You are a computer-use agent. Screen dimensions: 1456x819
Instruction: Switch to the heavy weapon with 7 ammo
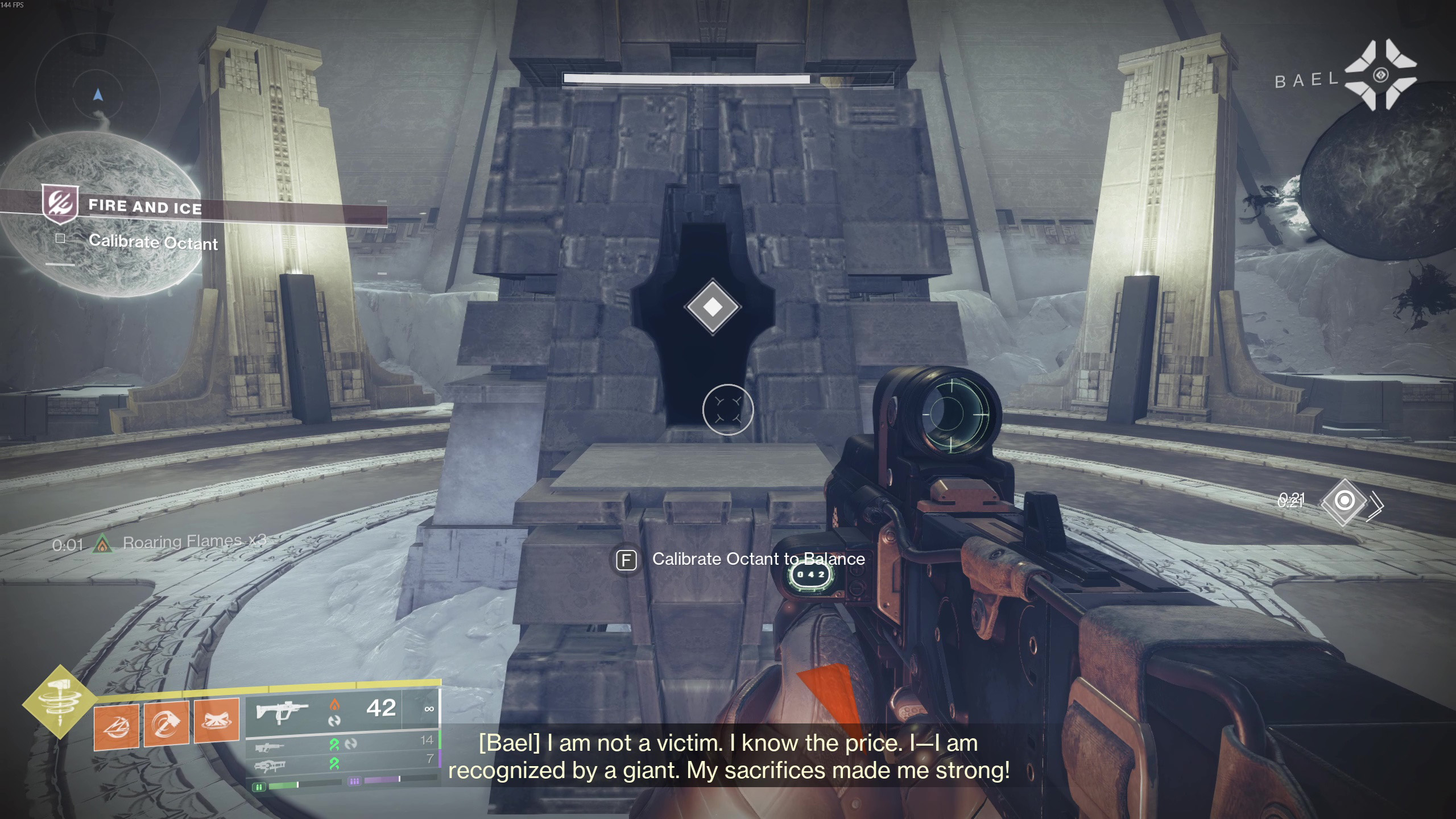point(270,766)
